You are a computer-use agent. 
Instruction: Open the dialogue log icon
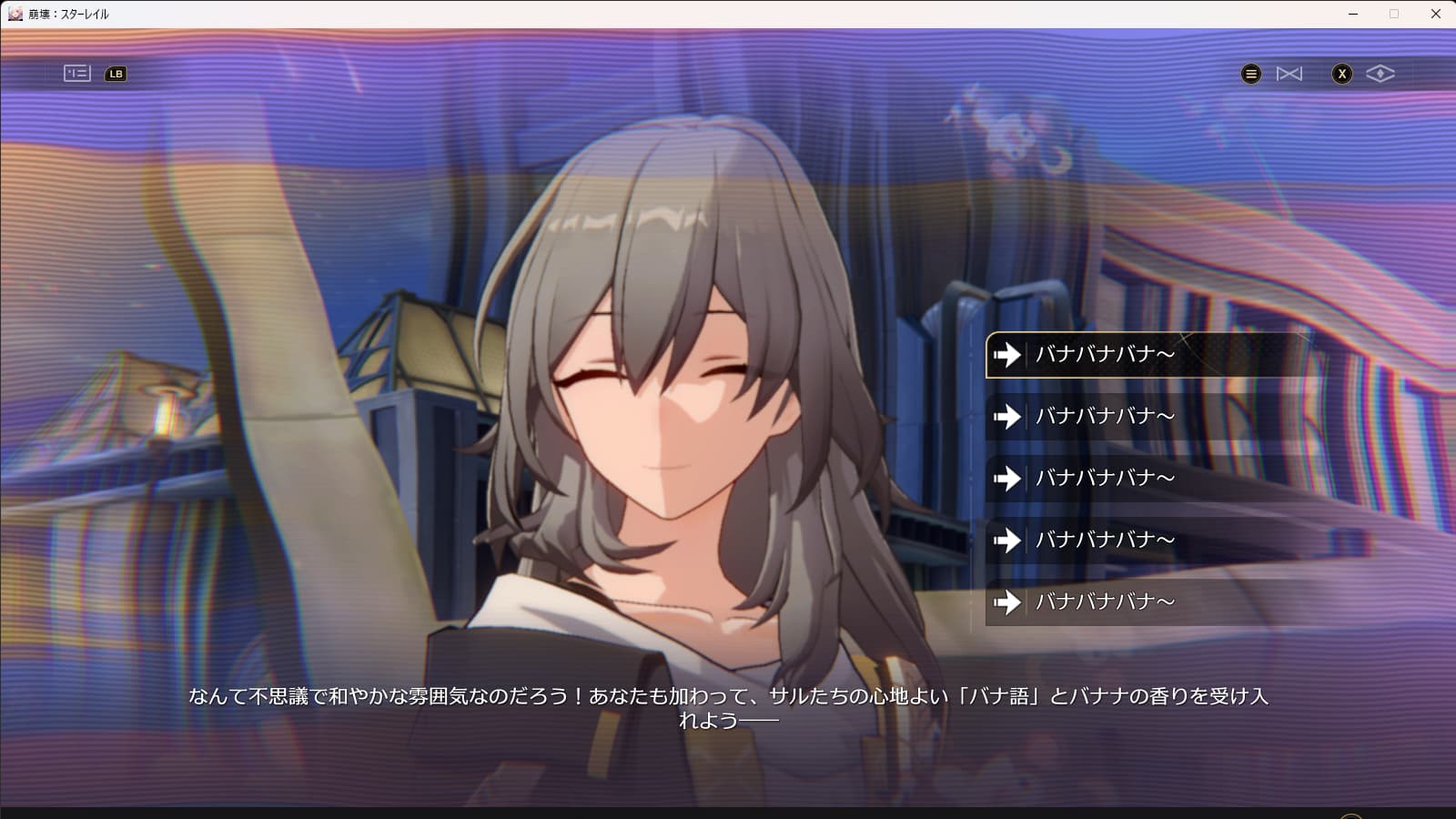click(77, 74)
